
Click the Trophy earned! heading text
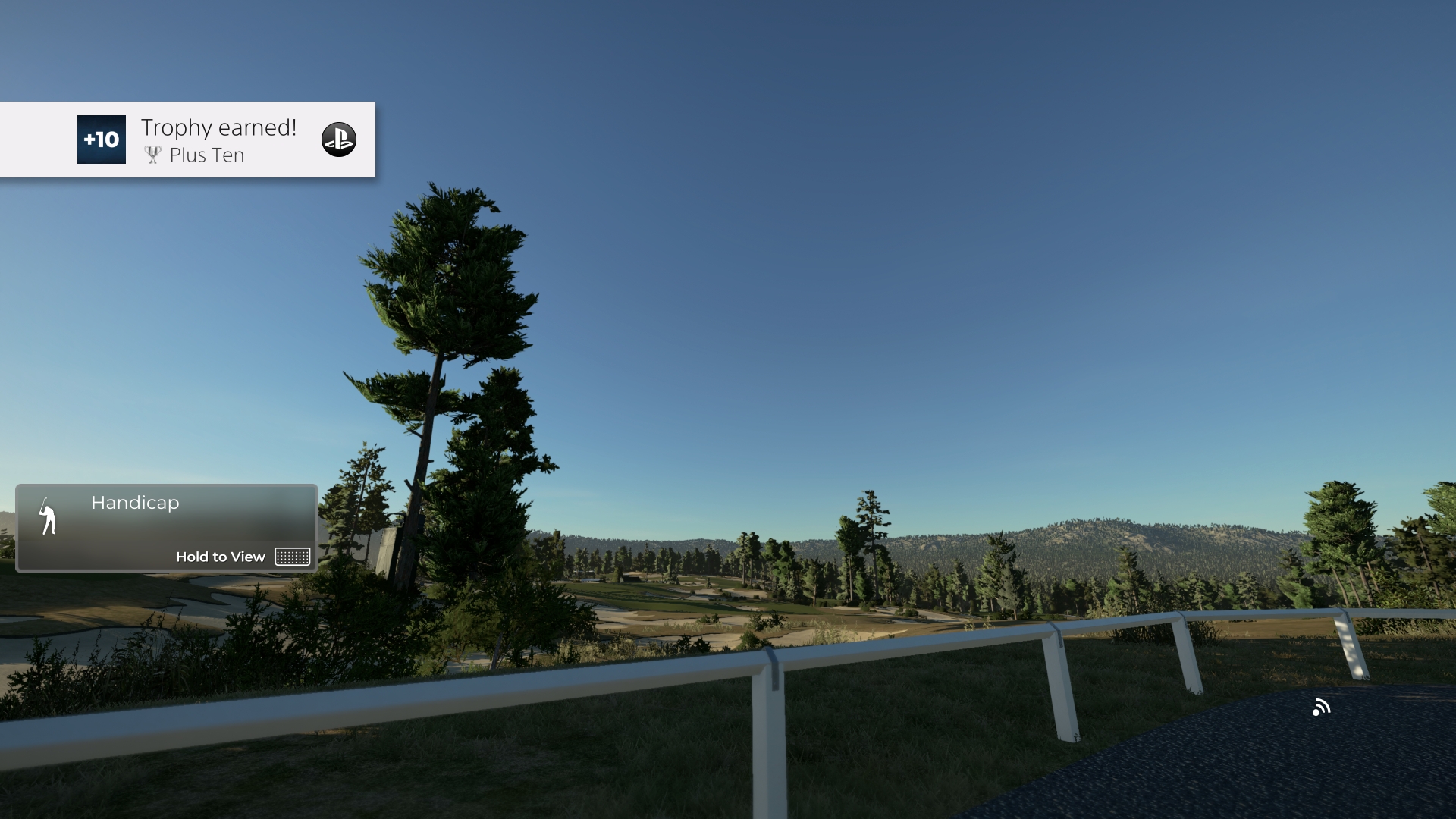click(219, 127)
